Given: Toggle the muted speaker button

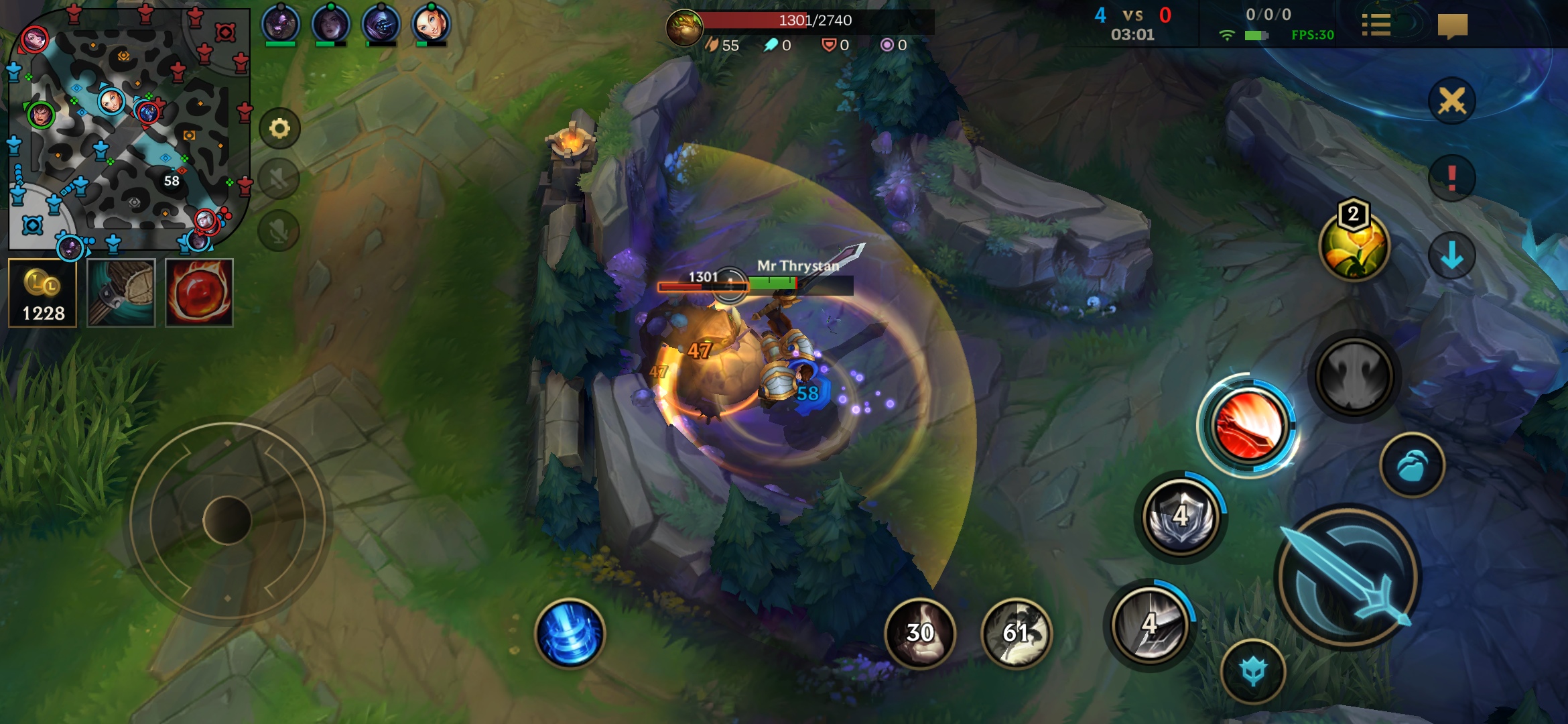Looking at the screenshot, I should coord(279,179).
